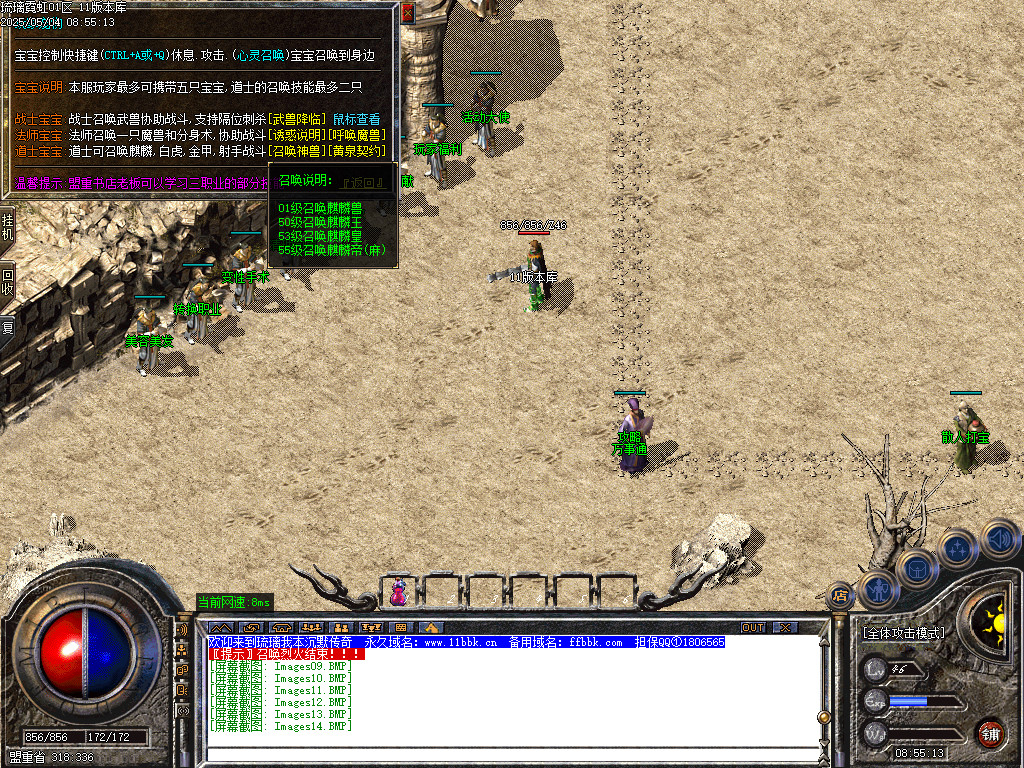Open the bag inventory round button
The image size is (1024, 768).
click(917, 568)
